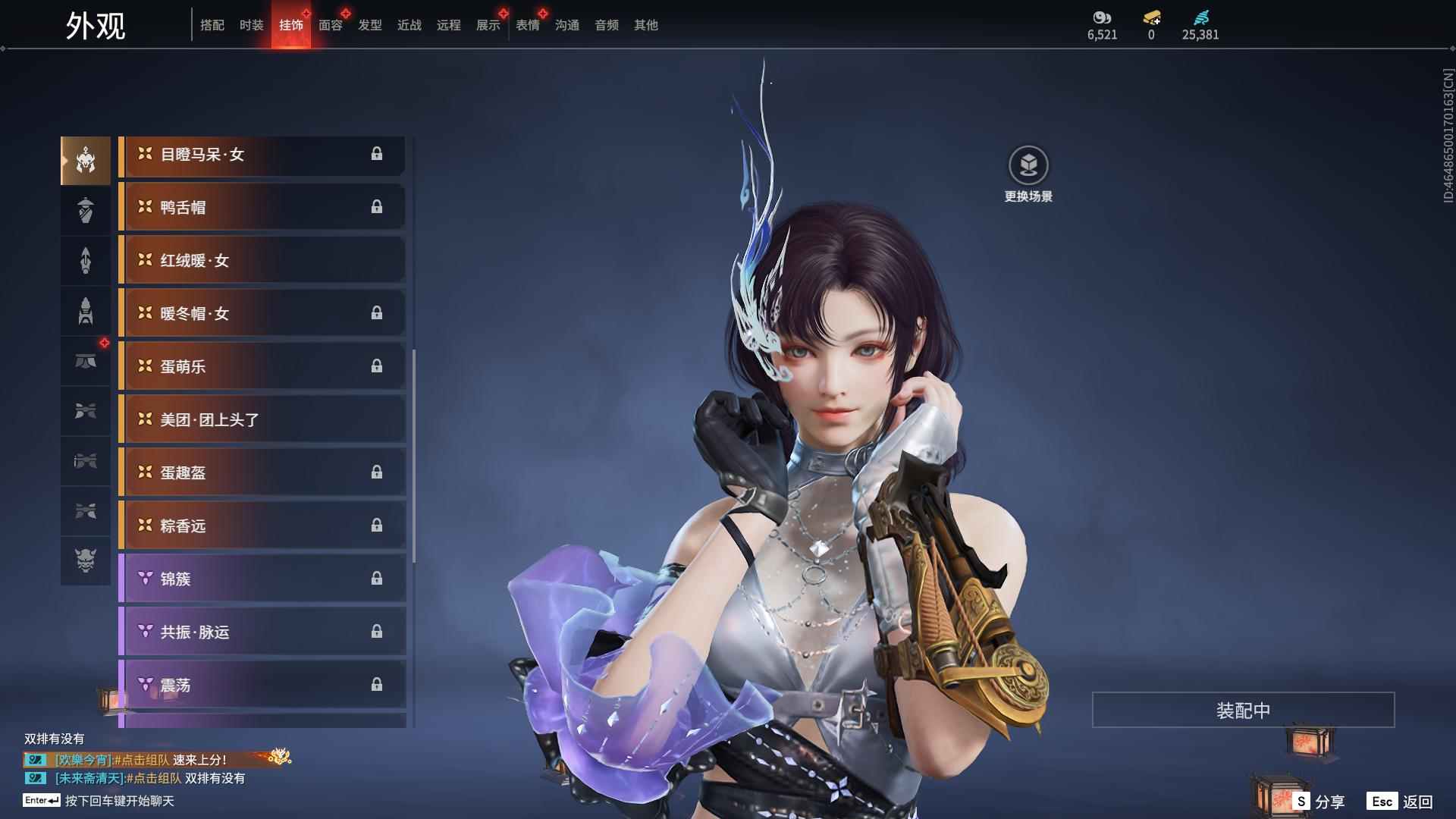Screen dimensions: 1456x819
Task: Choose the 共振·脉运 accessory row
Action: [x=262, y=632]
